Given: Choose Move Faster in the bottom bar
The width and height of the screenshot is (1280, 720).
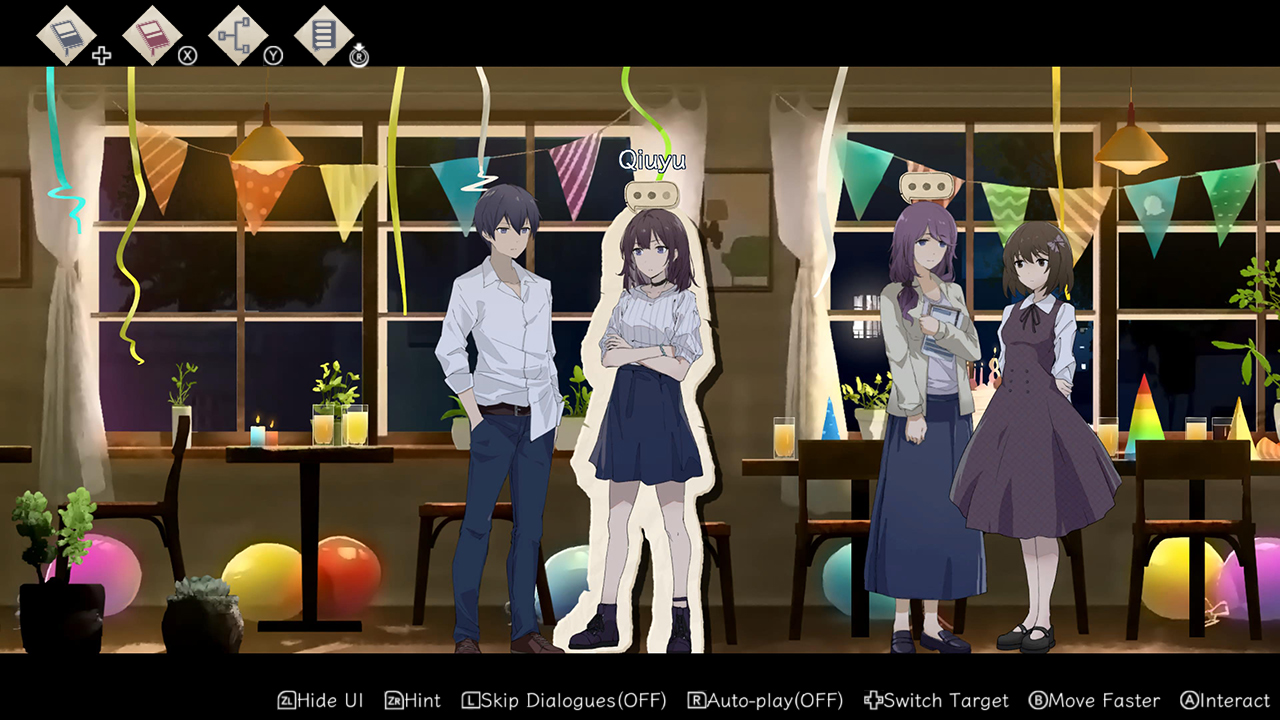Looking at the screenshot, I should pos(1095,701).
